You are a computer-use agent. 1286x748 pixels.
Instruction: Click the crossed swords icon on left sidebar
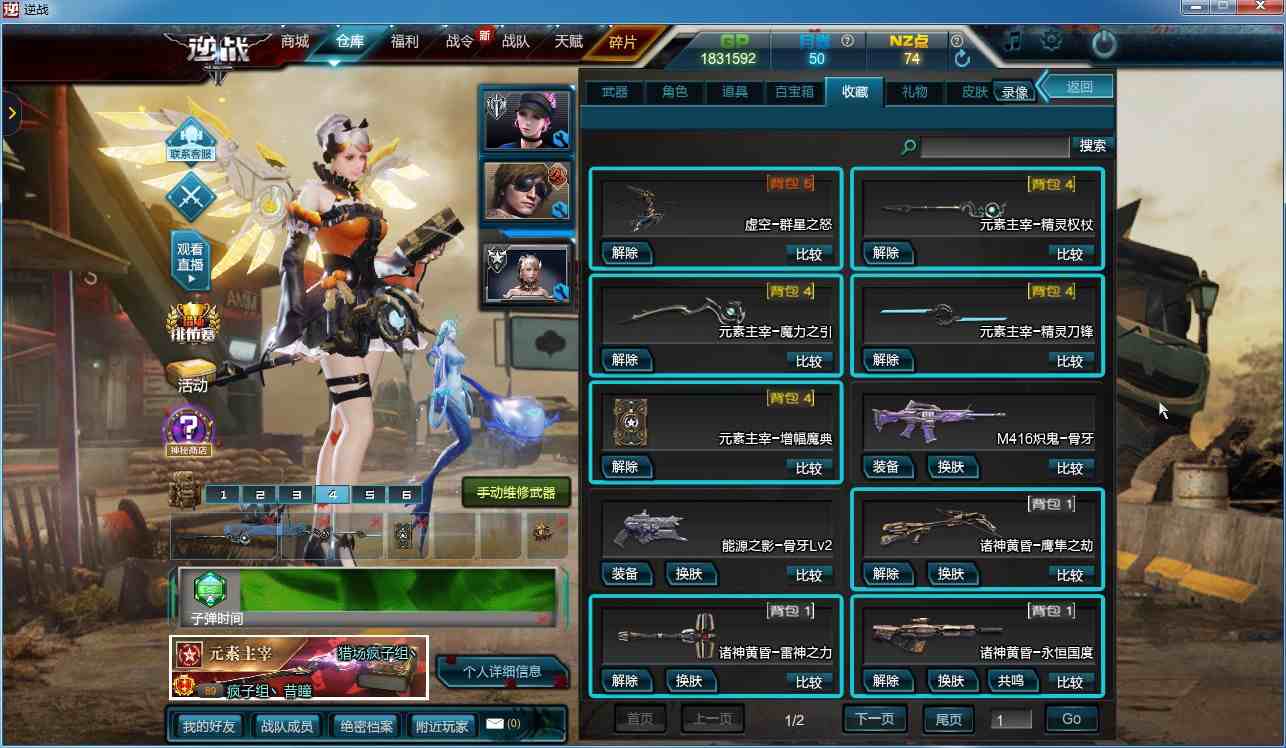click(x=190, y=197)
